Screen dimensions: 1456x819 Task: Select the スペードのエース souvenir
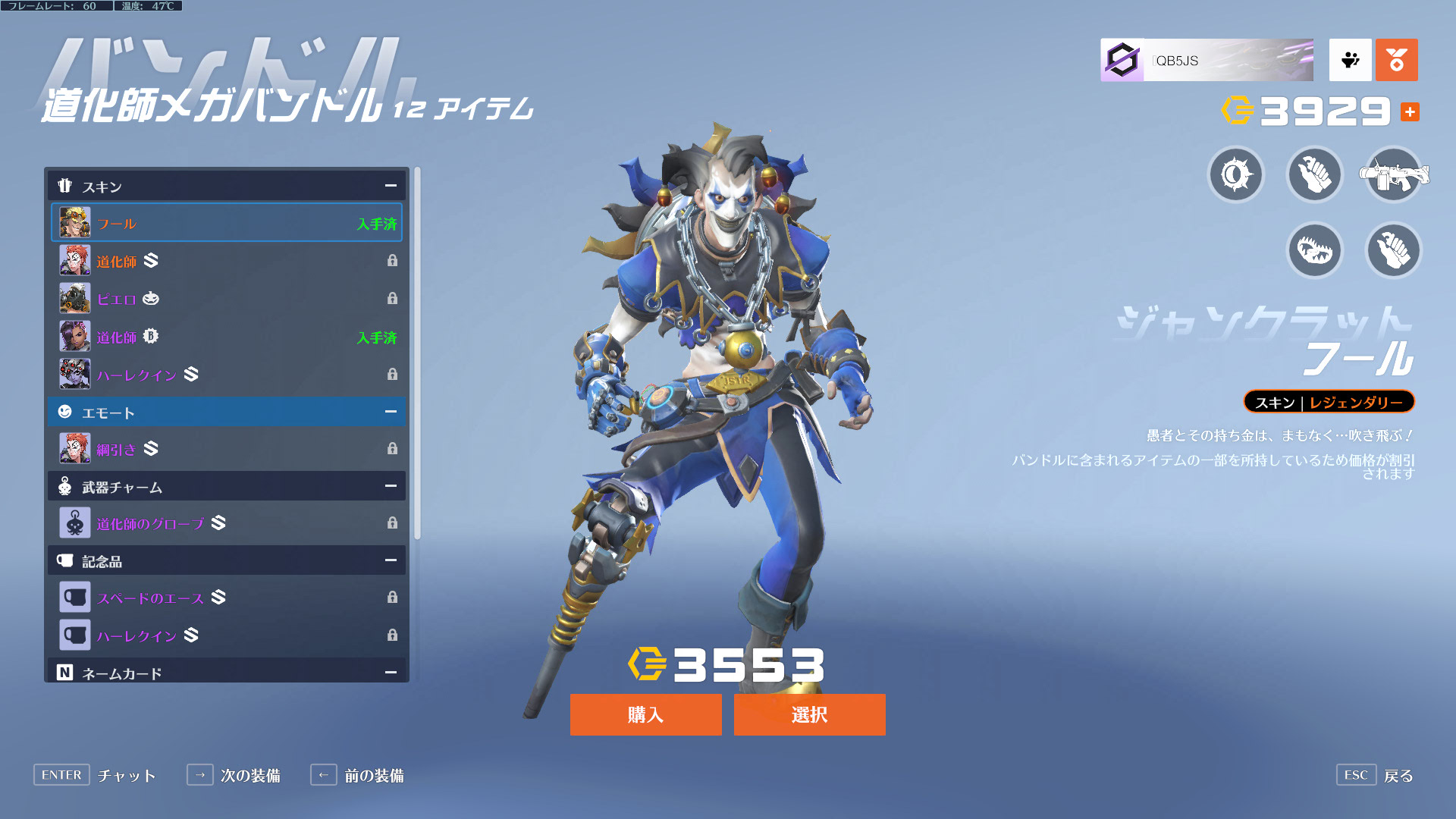click(227, 598)
